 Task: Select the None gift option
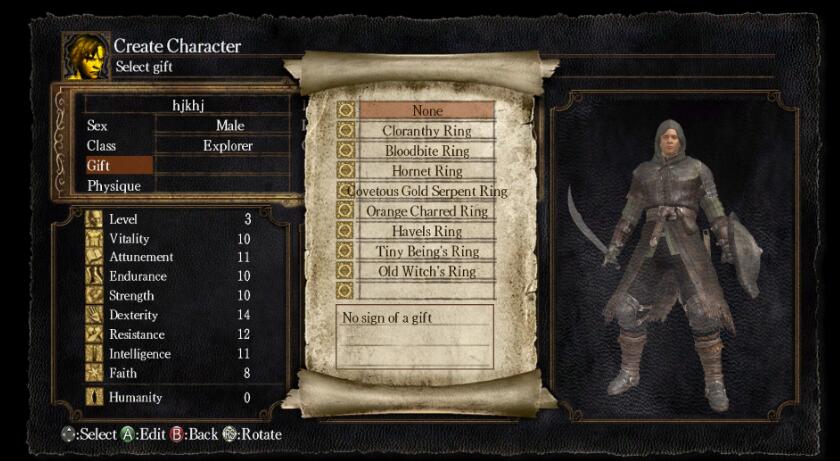[427, 111]
